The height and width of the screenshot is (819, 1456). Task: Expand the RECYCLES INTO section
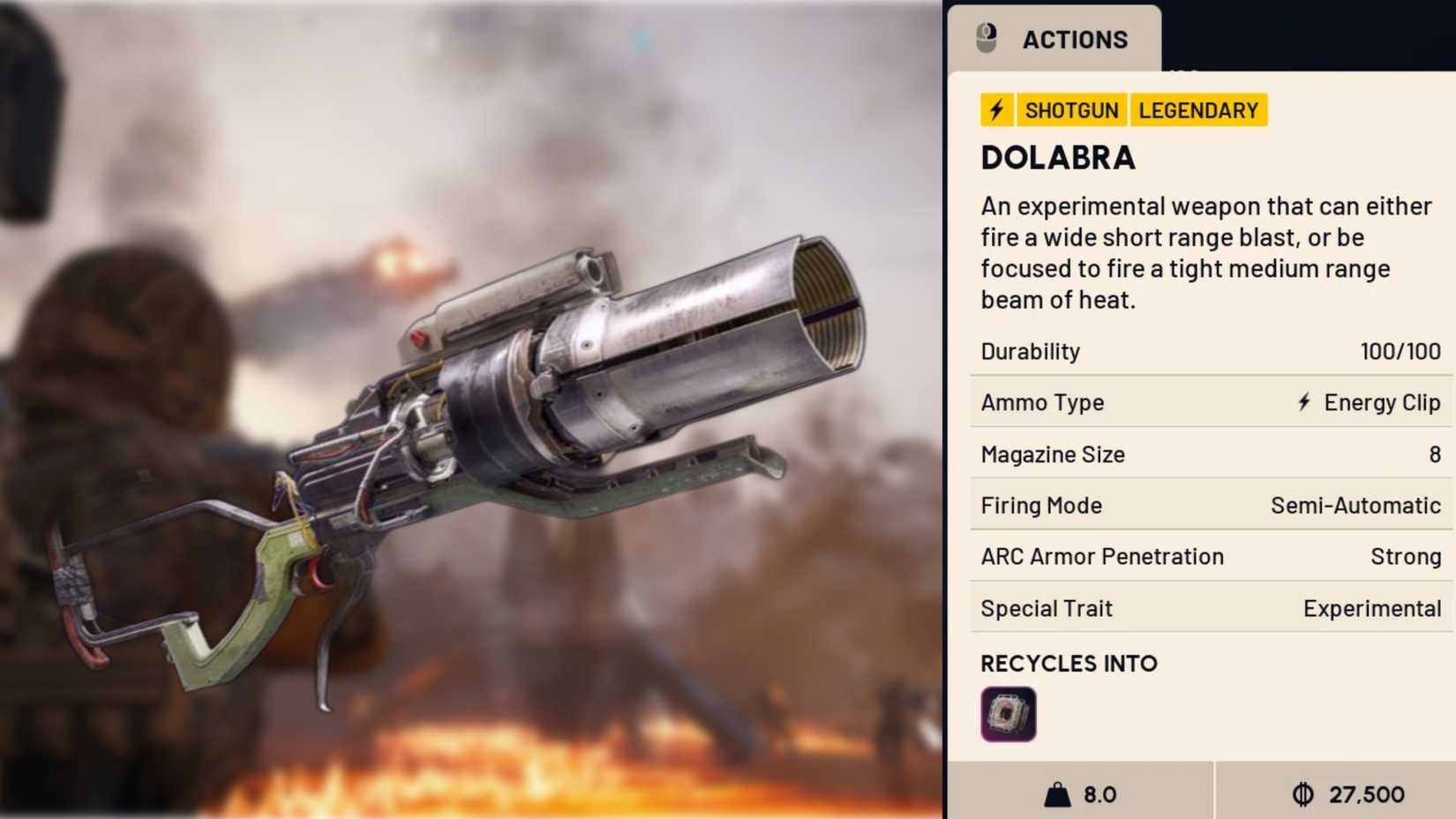1069,663
